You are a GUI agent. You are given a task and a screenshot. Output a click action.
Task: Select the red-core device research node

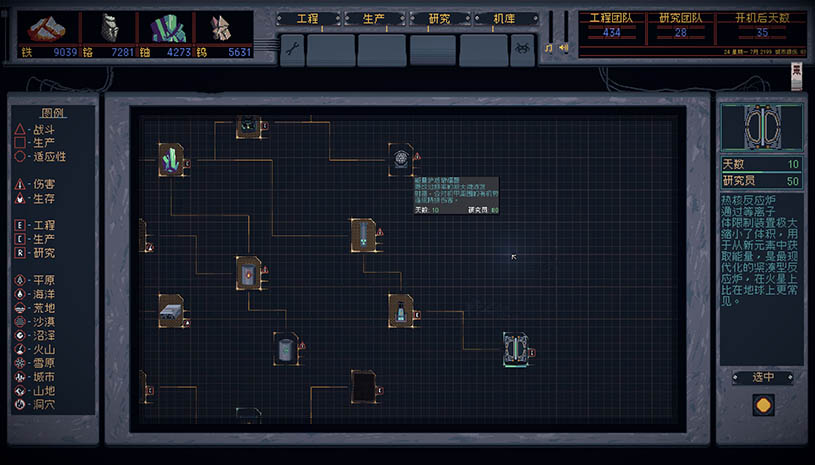tap(248, 271)
